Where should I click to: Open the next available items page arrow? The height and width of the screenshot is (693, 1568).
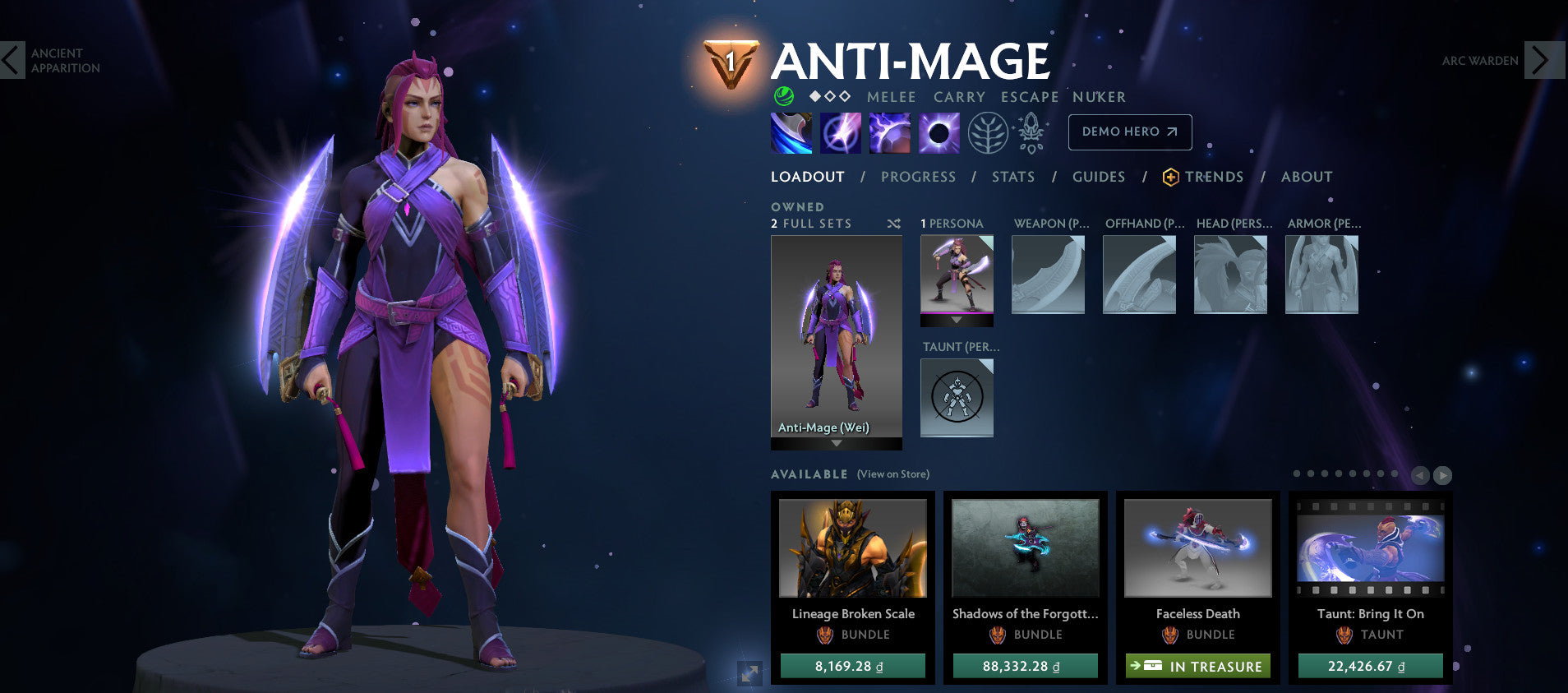(1443, 474)
